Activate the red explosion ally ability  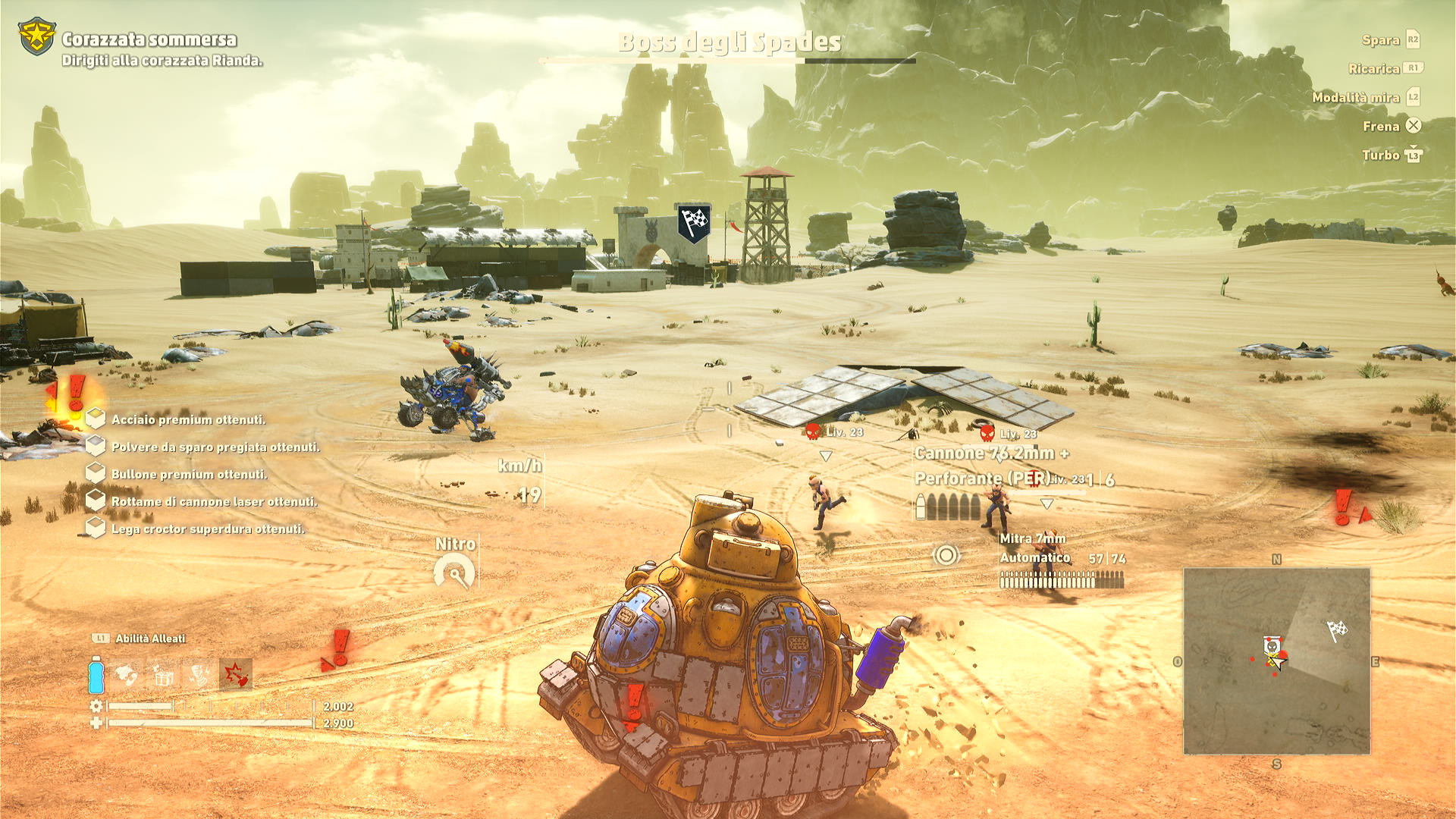pyautogui.click(x=235, y=674)
